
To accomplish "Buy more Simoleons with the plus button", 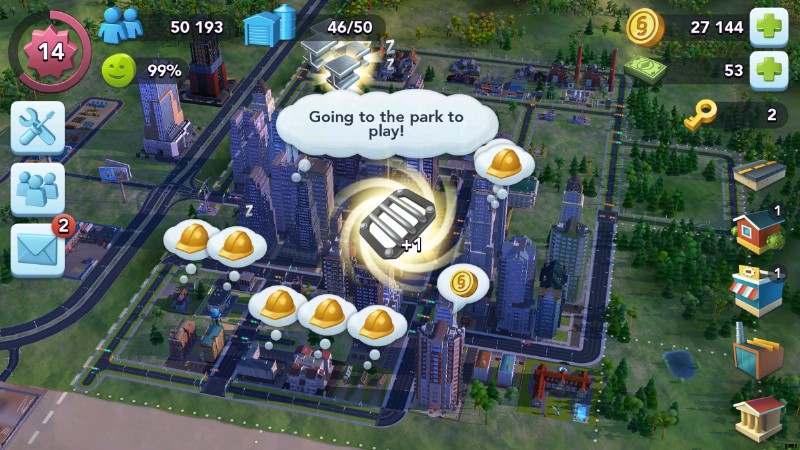I will (x=769, y=27).
